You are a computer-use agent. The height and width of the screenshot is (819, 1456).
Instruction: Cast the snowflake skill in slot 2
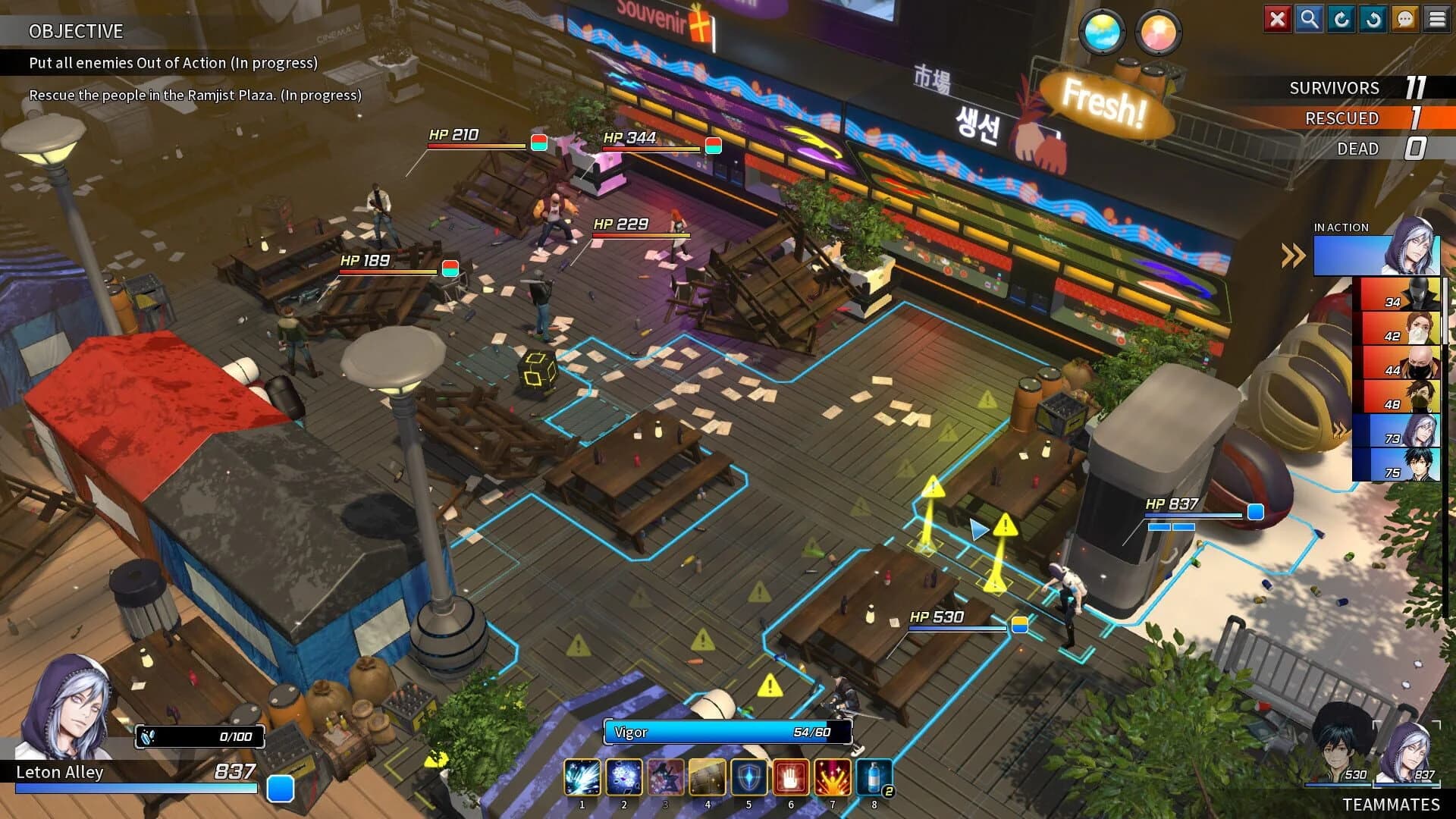624,777
